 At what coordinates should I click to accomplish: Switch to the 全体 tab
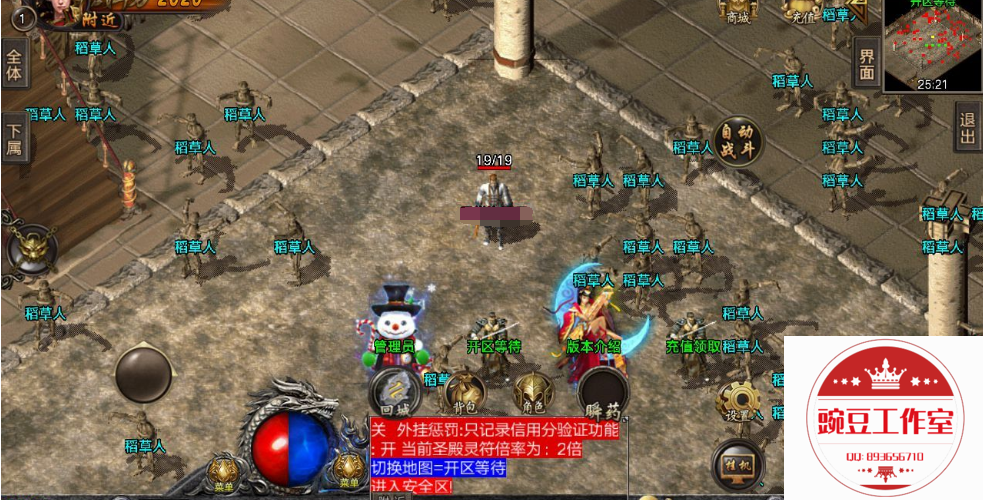tap(14, 62)
